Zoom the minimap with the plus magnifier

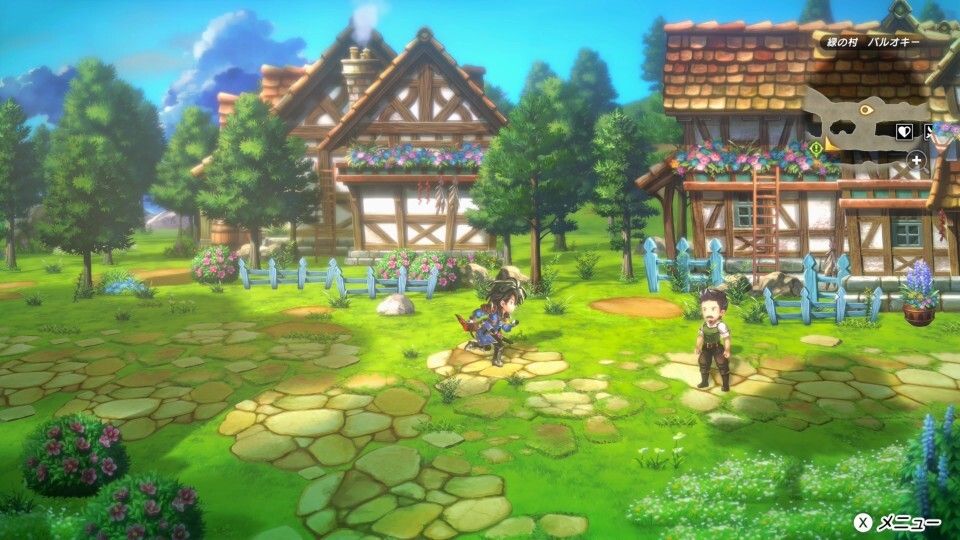(916, 159)
